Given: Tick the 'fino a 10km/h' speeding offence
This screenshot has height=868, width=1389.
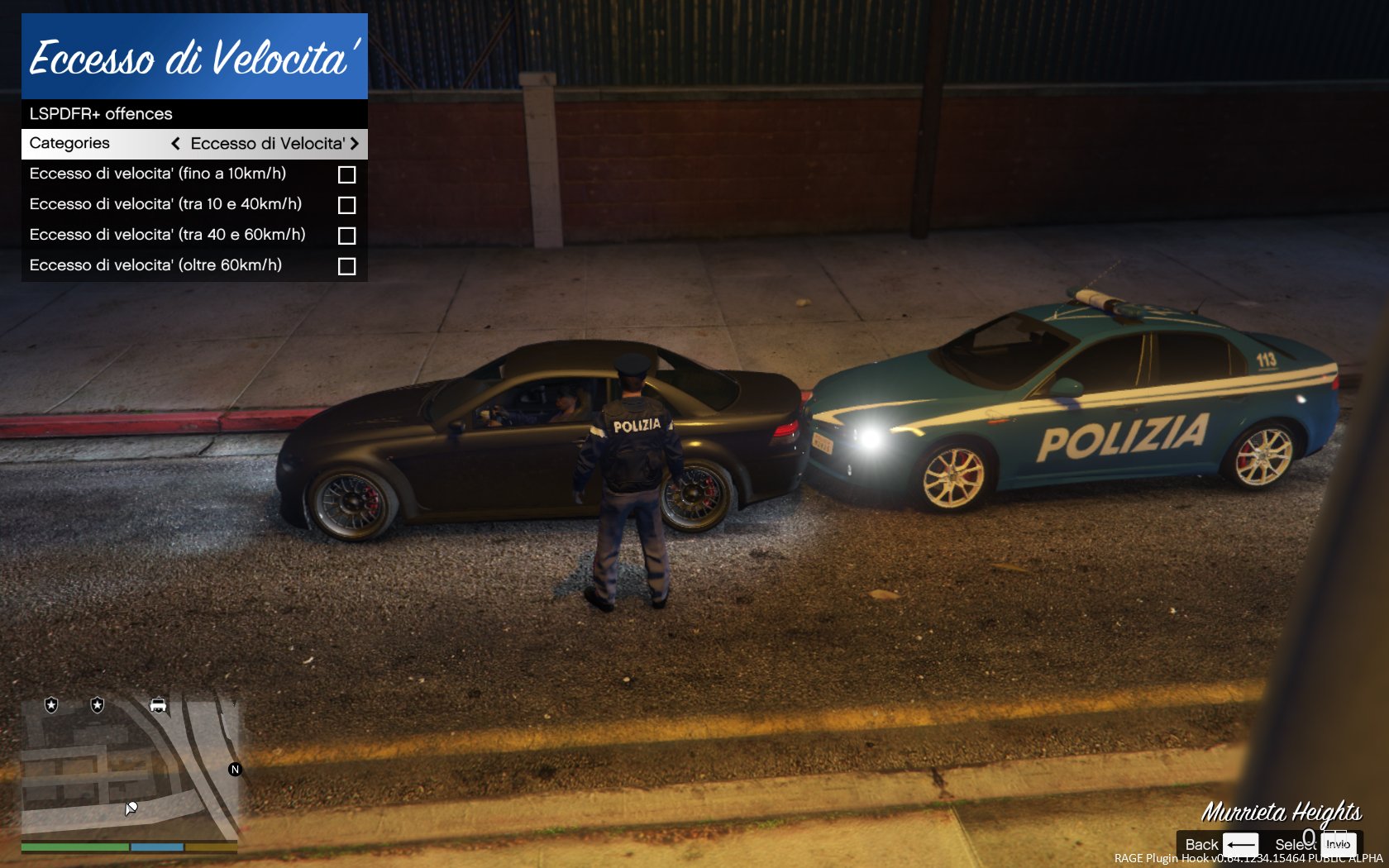Looking at the screenshot, I should pos(346,174).
